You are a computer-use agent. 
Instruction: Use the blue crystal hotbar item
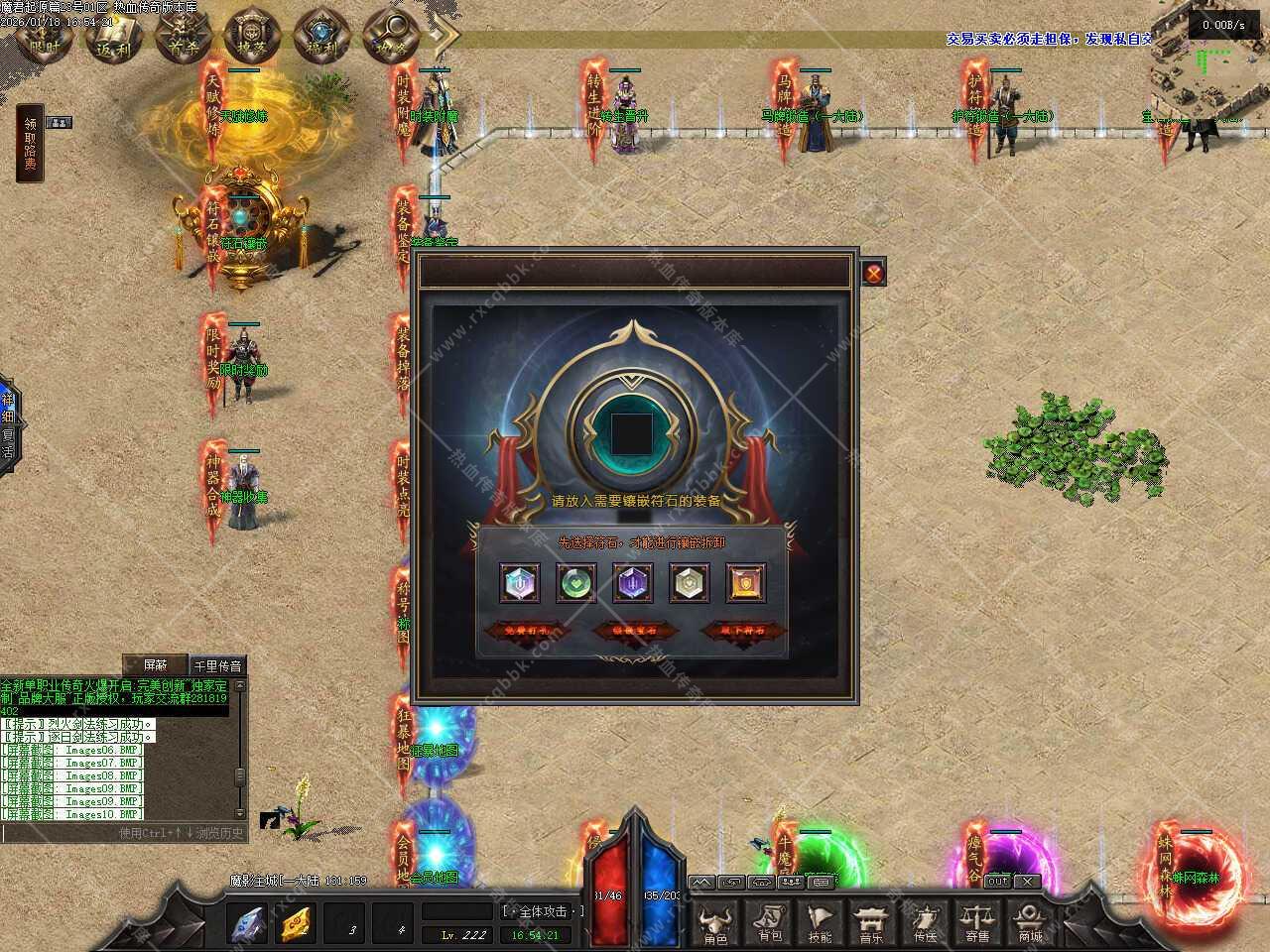click(x=247, y=924)
